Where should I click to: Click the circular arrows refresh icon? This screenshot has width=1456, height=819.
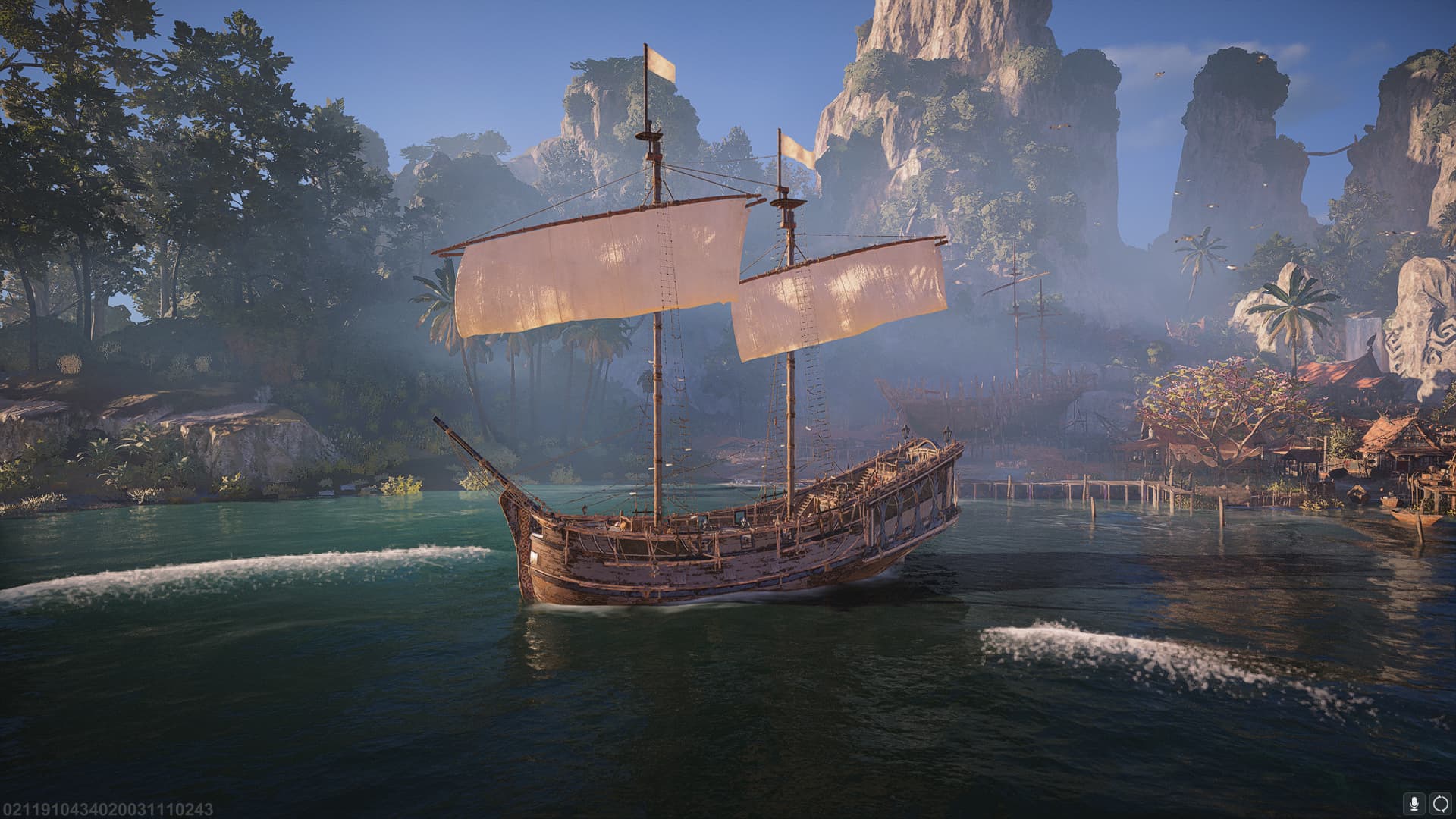pos(1439,803)
